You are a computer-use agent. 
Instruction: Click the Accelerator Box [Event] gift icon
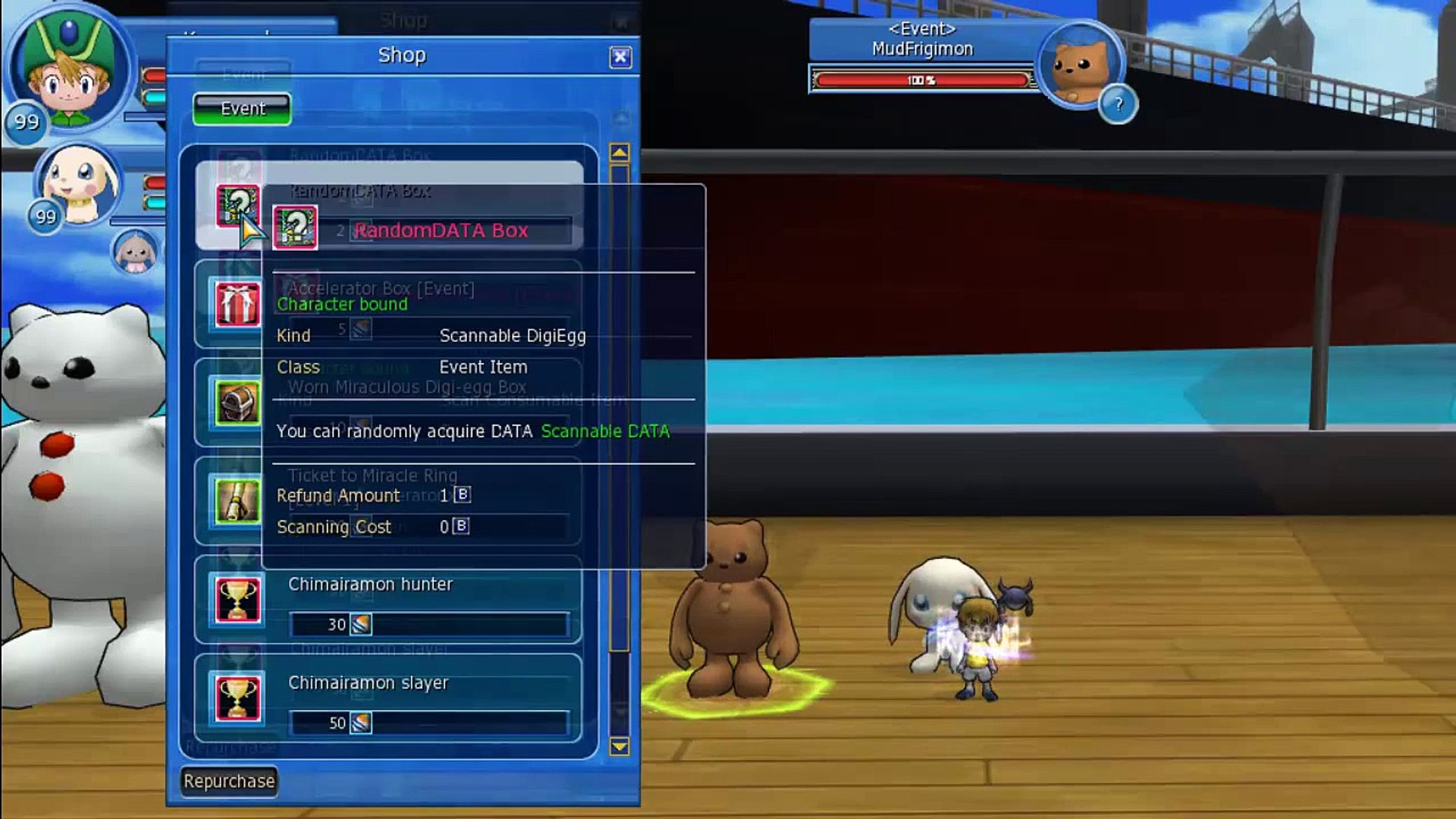[x=237, y=305]
